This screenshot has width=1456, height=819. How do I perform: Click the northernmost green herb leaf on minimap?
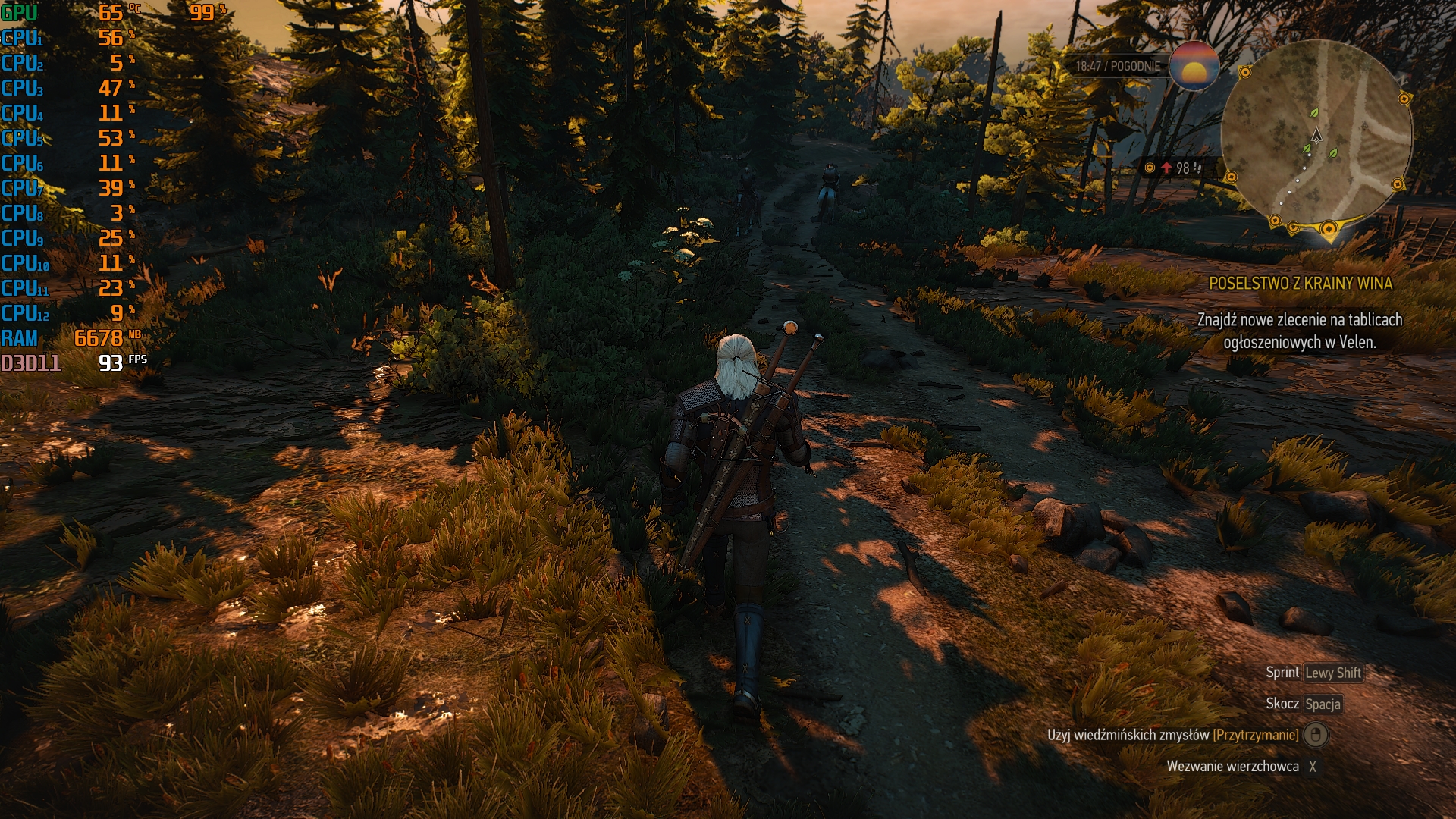coord(1314,113)
